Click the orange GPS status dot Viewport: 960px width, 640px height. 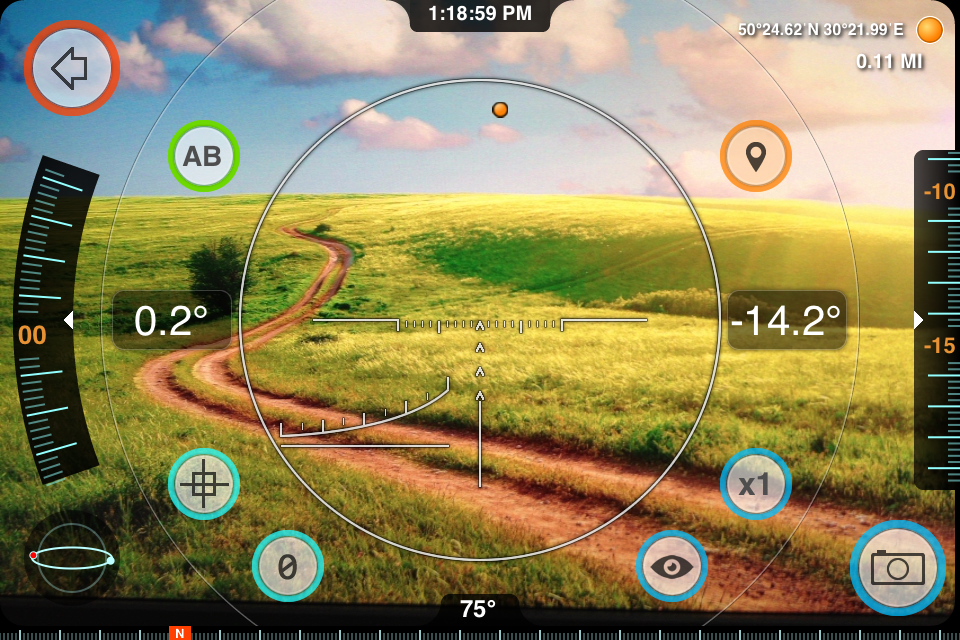pyautogui.click(x=930, y=30)
